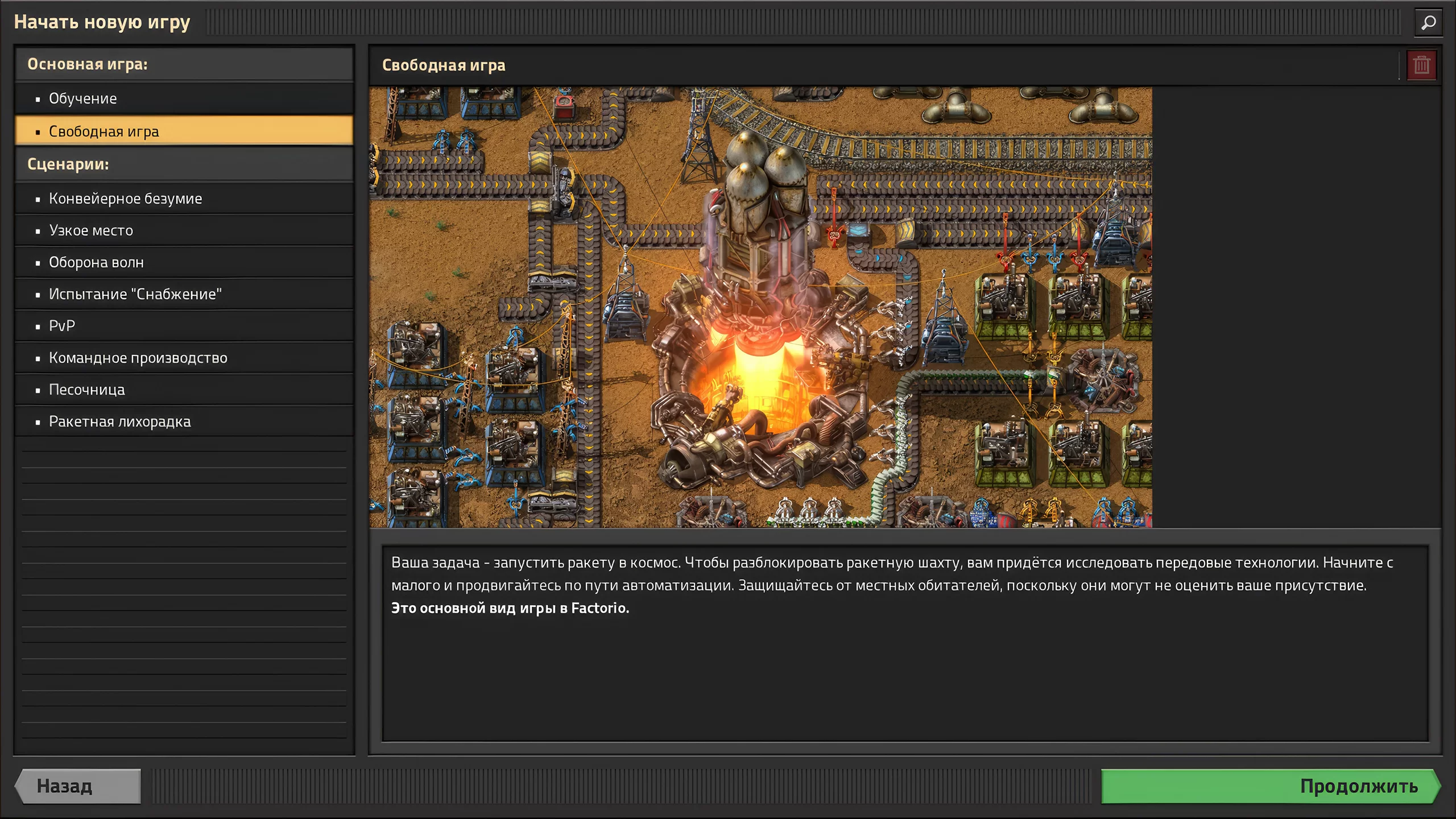Select the Узкое место scenario

pos(91,230)
